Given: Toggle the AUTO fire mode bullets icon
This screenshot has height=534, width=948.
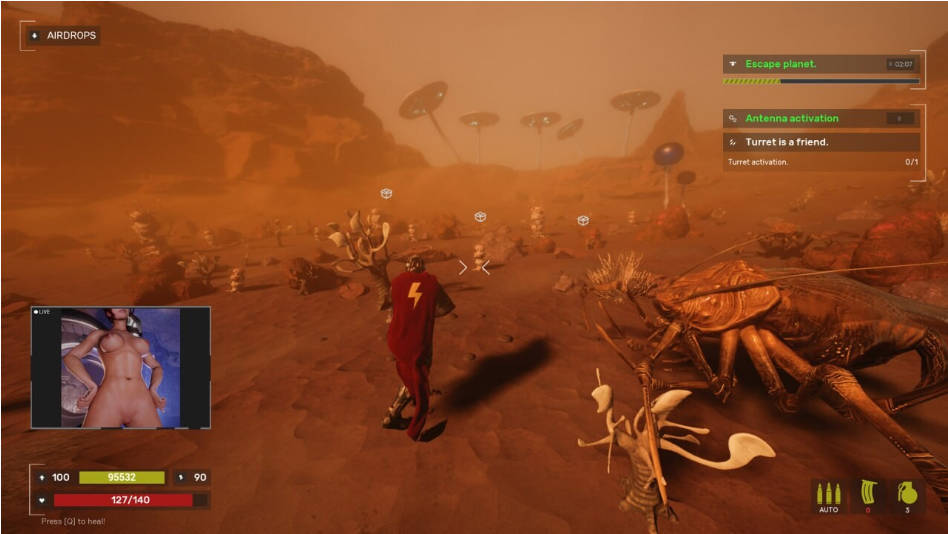Looking at the screenshot, I should [828, 496].
